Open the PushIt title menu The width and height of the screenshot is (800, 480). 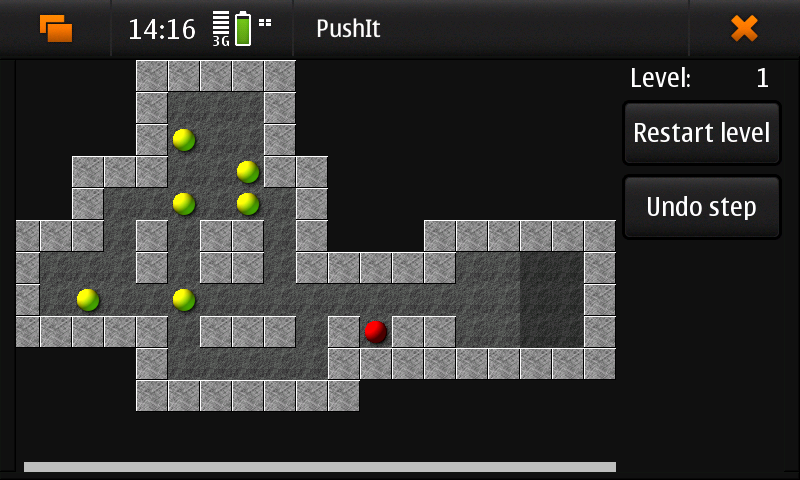(348, 28)
